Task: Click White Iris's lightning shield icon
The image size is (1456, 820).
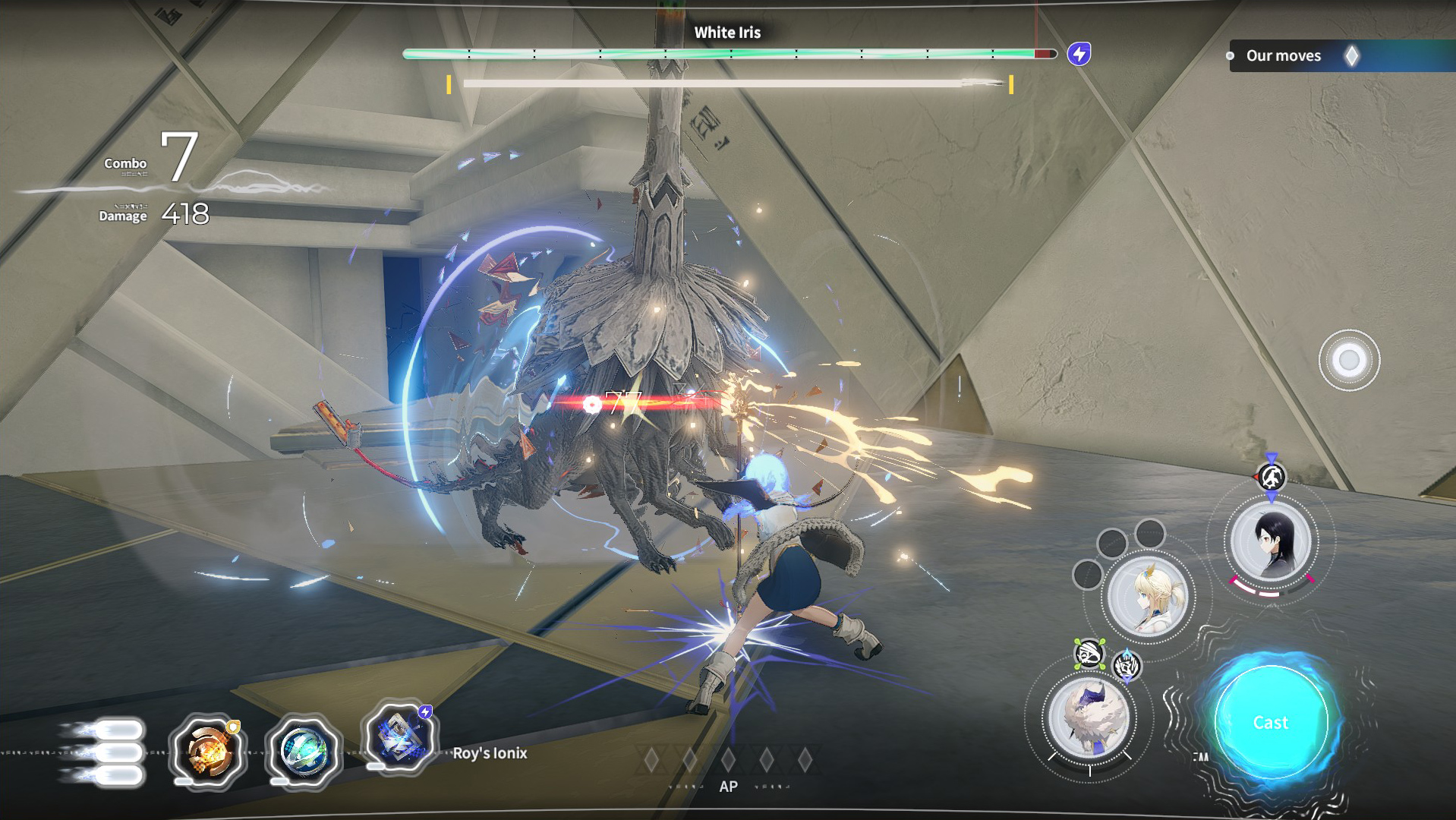Action: (x=1079, y=54)
